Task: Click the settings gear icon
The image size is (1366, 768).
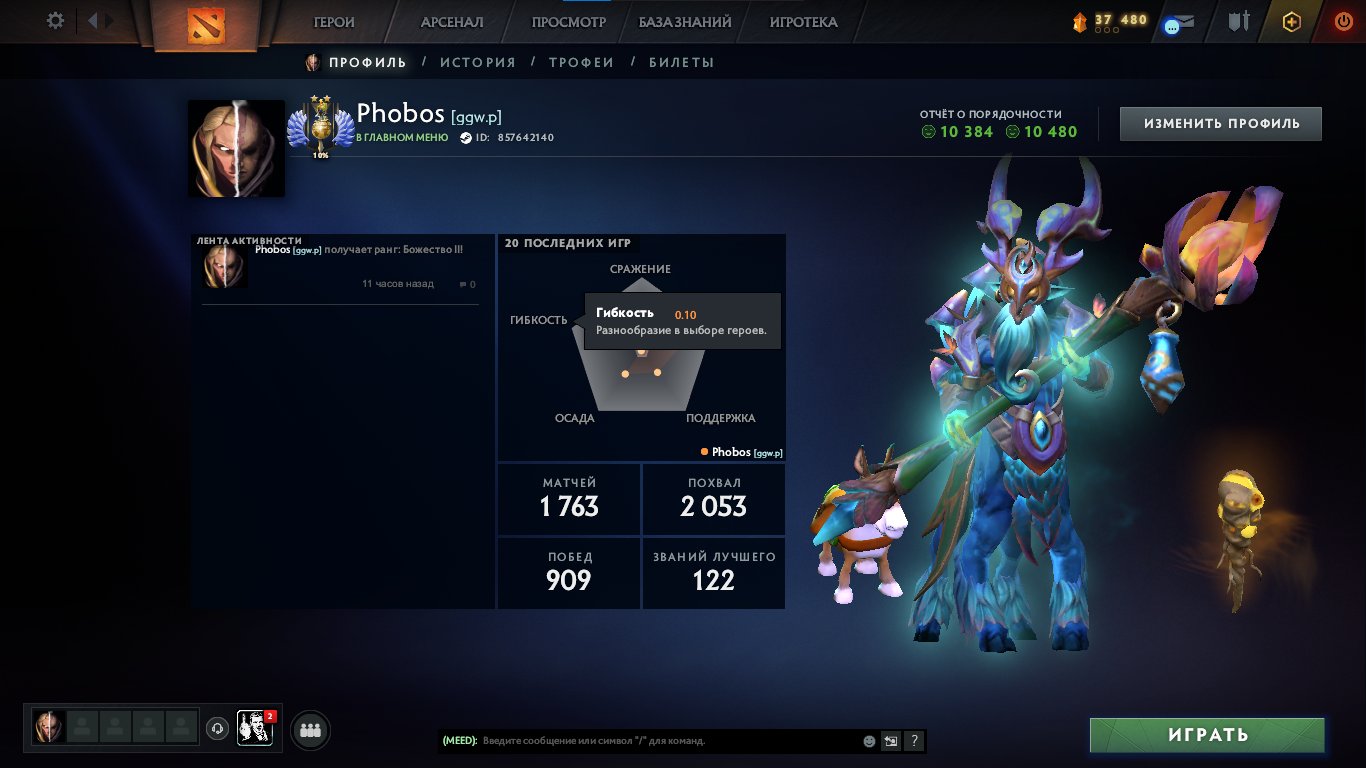Action: [55, 19]
